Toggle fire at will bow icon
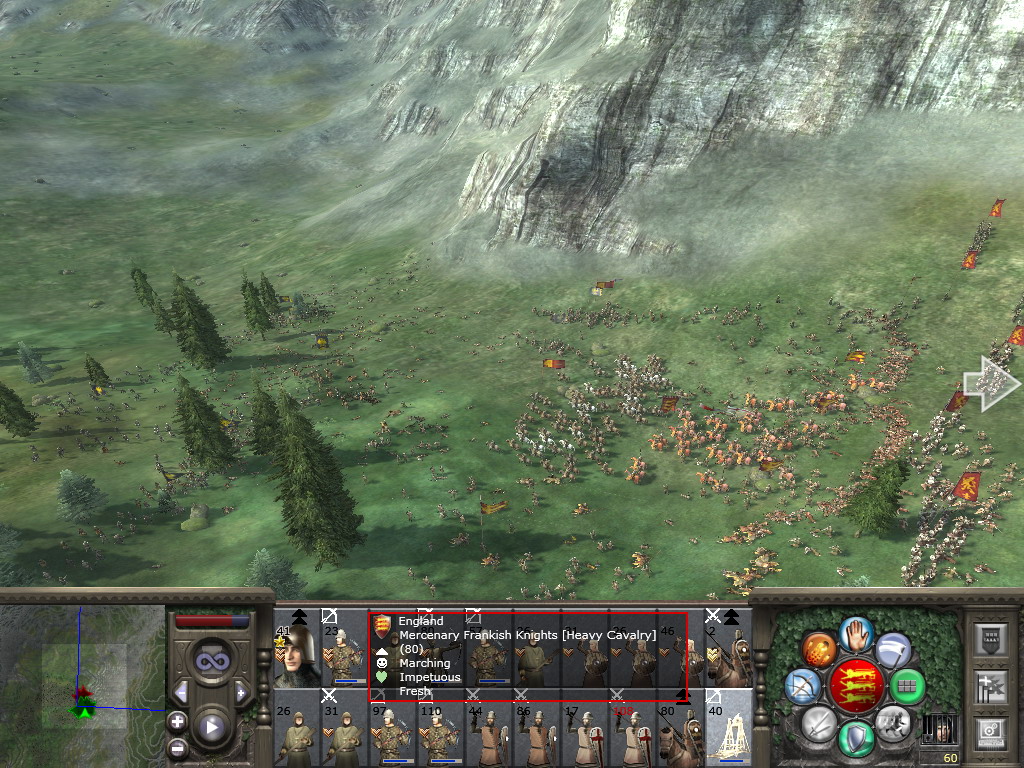This screenshot has height=768, width=1024. [803, 686]
